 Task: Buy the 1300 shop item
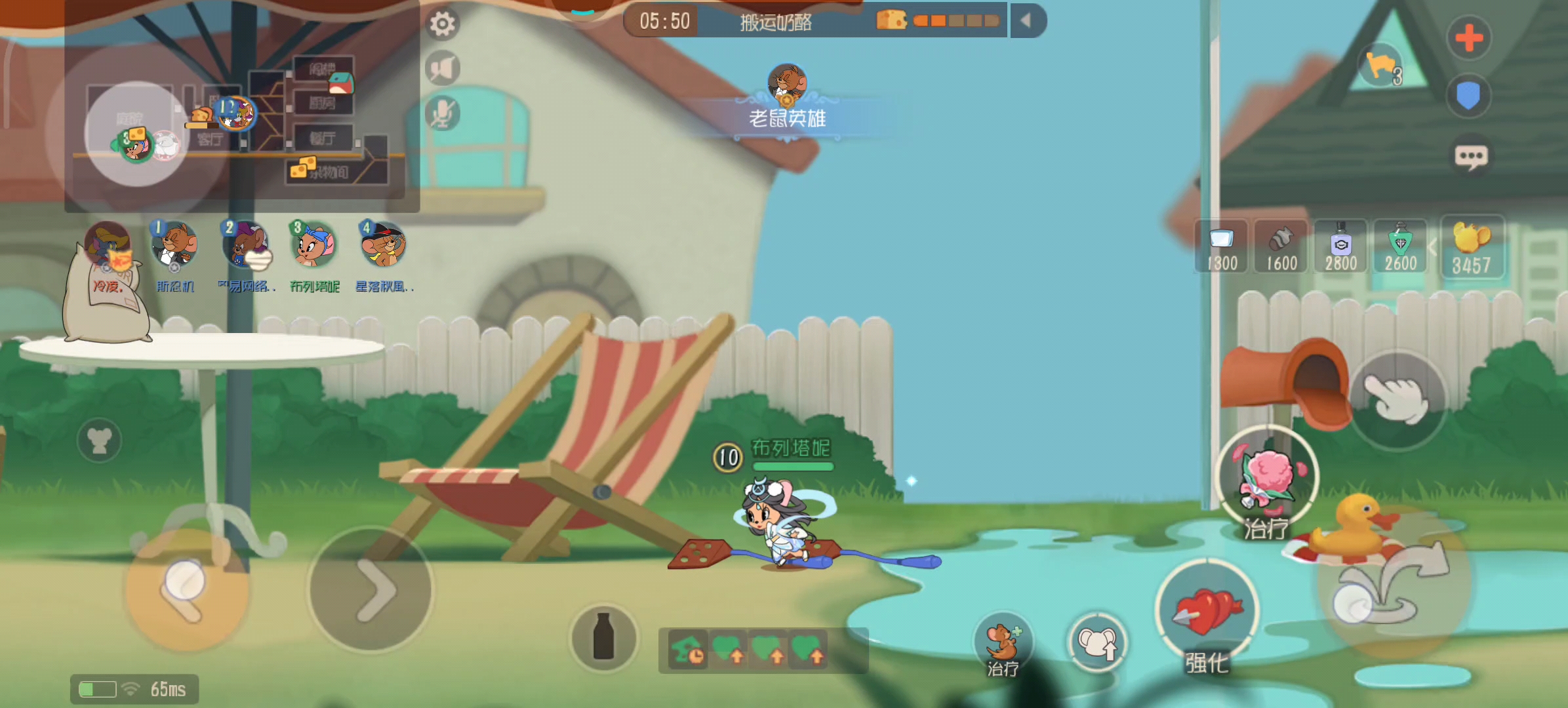point(1221,247)
